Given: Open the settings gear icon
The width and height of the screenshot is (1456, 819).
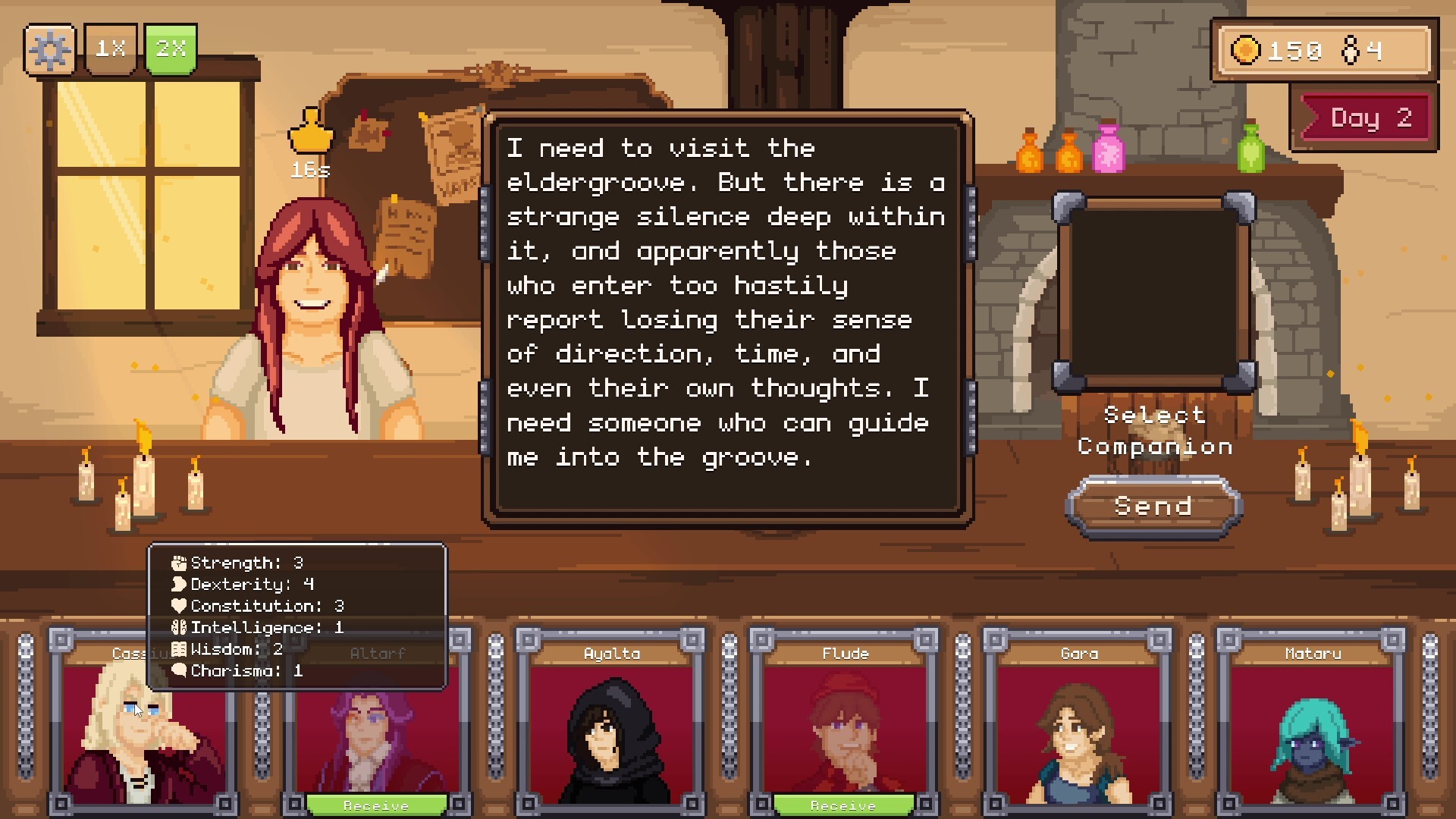Looking at the screenshot, I should pyautogui.click(x=49, y=50).
